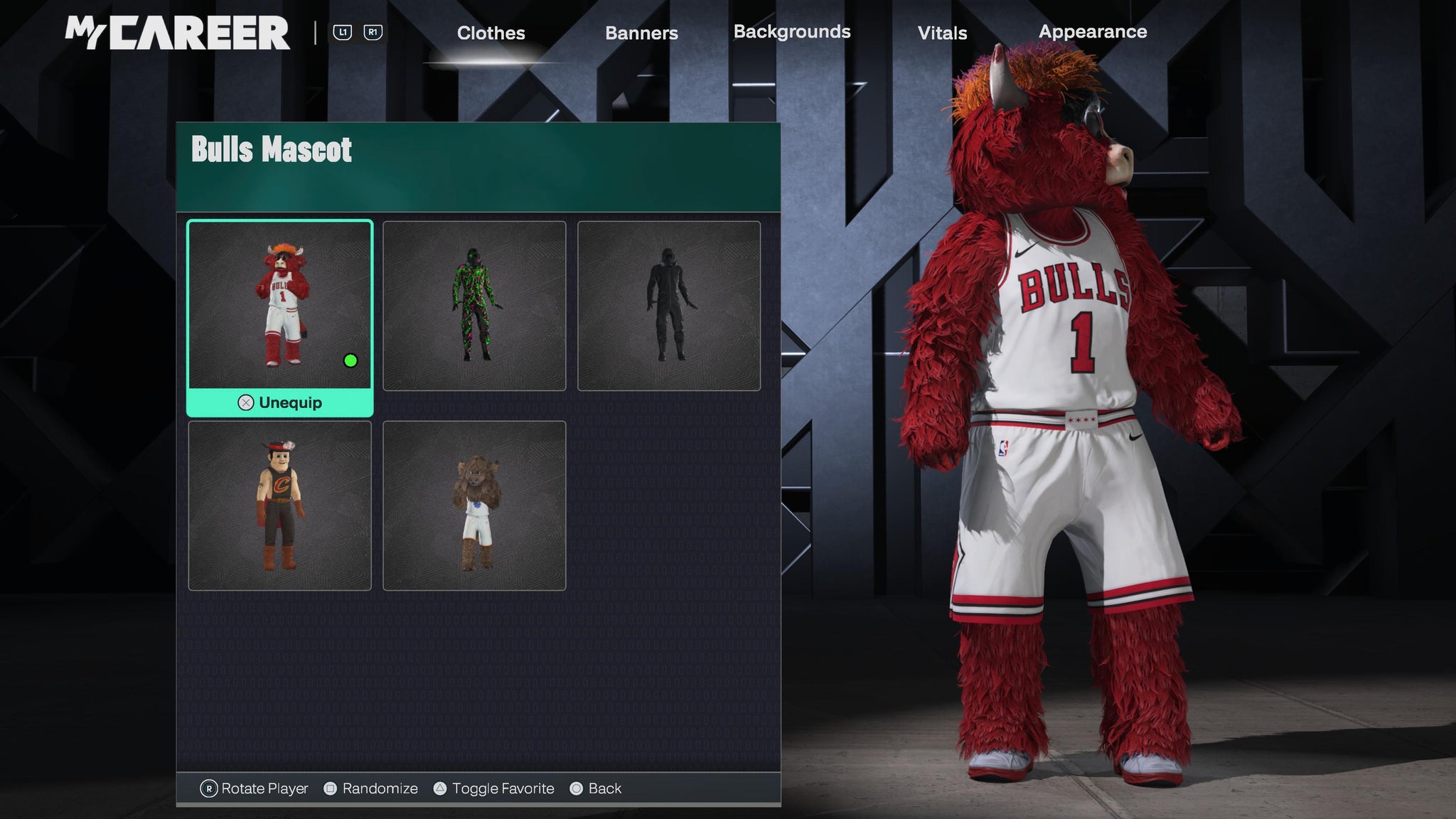1456x819 pixels.
Task: Open the Banners tab
Action: click(x=641, y=33)
